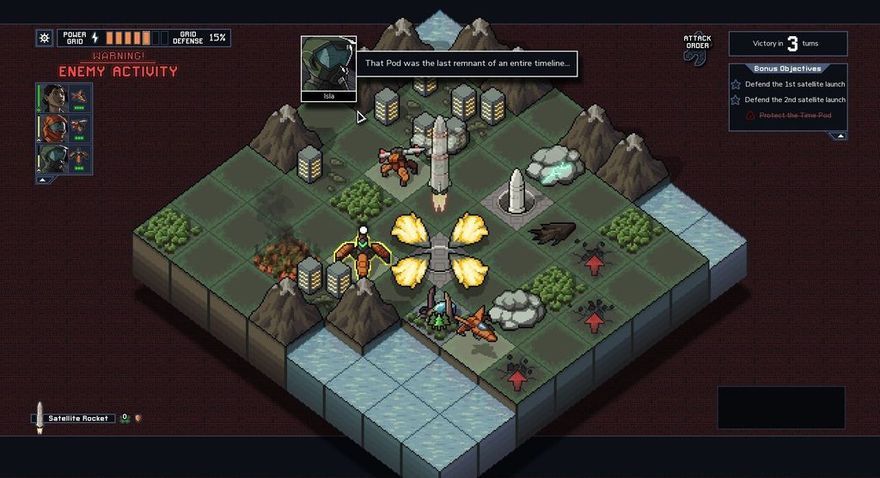Viewport: 880px width, 478px height.
Task: Select the 2nd satellite launch objective
Action: click(x=794, y=99)
